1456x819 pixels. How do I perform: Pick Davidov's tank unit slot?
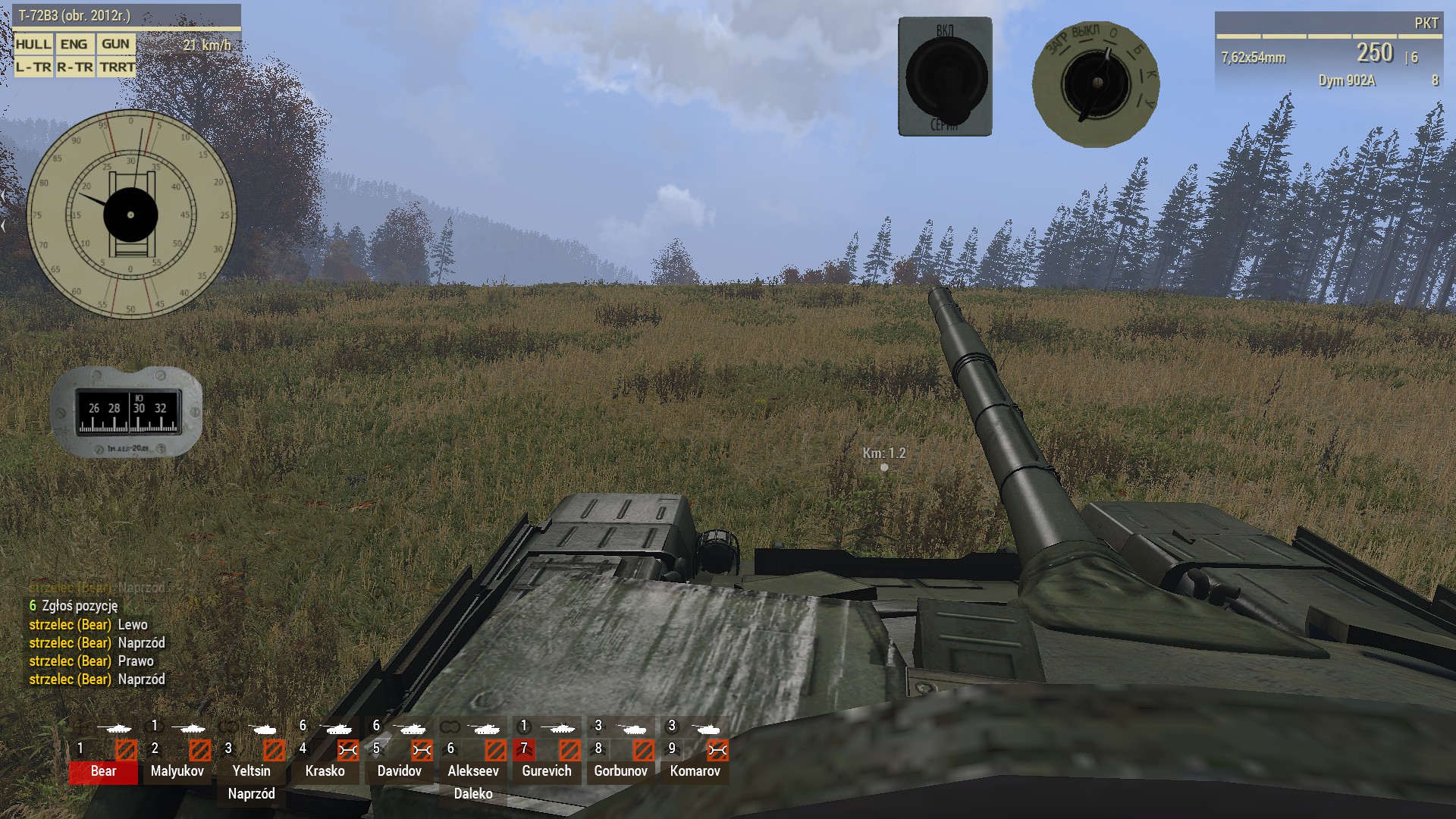(x=399, y=771)
